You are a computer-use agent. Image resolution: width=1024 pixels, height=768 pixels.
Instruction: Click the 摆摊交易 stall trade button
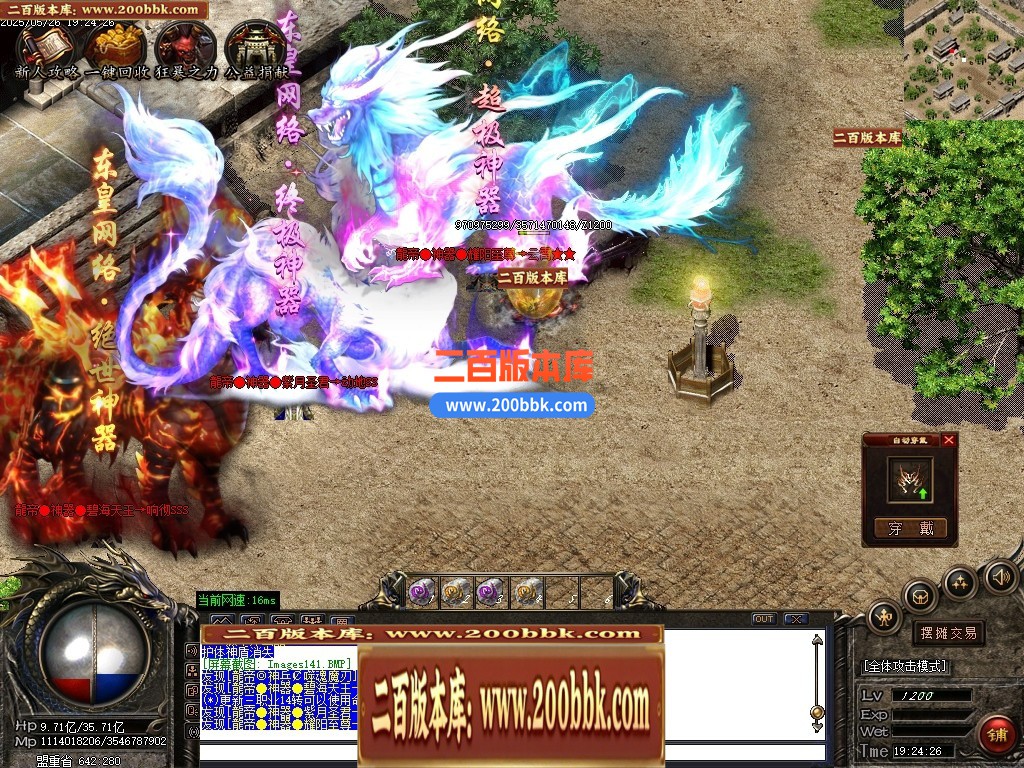point(948,633)
